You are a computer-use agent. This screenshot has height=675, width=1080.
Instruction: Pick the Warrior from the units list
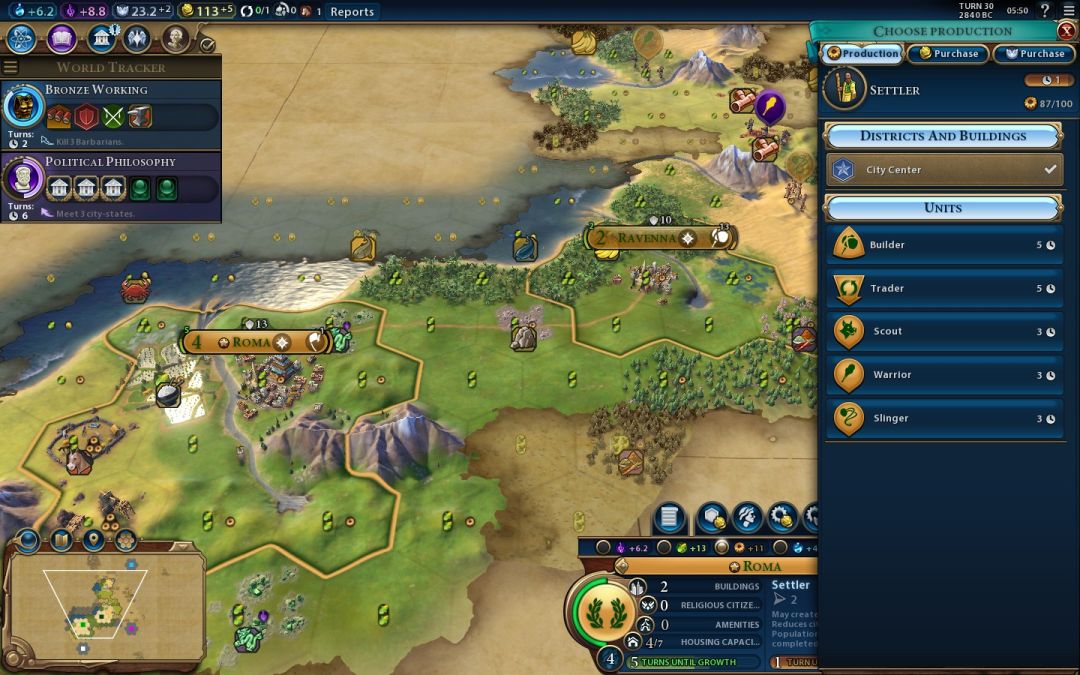944,375
